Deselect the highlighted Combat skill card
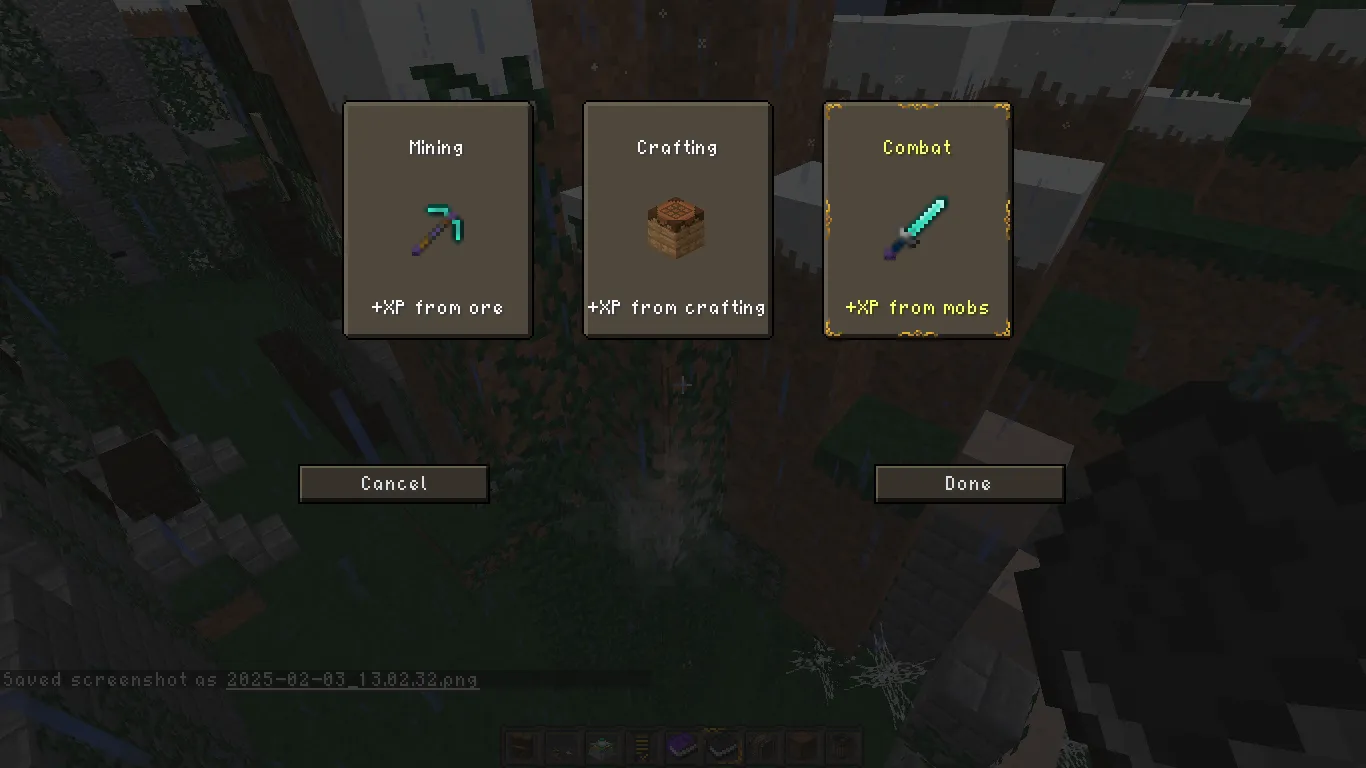This screenshot has height=768, width=1366. pyautogui.click(x=917, y=219)
